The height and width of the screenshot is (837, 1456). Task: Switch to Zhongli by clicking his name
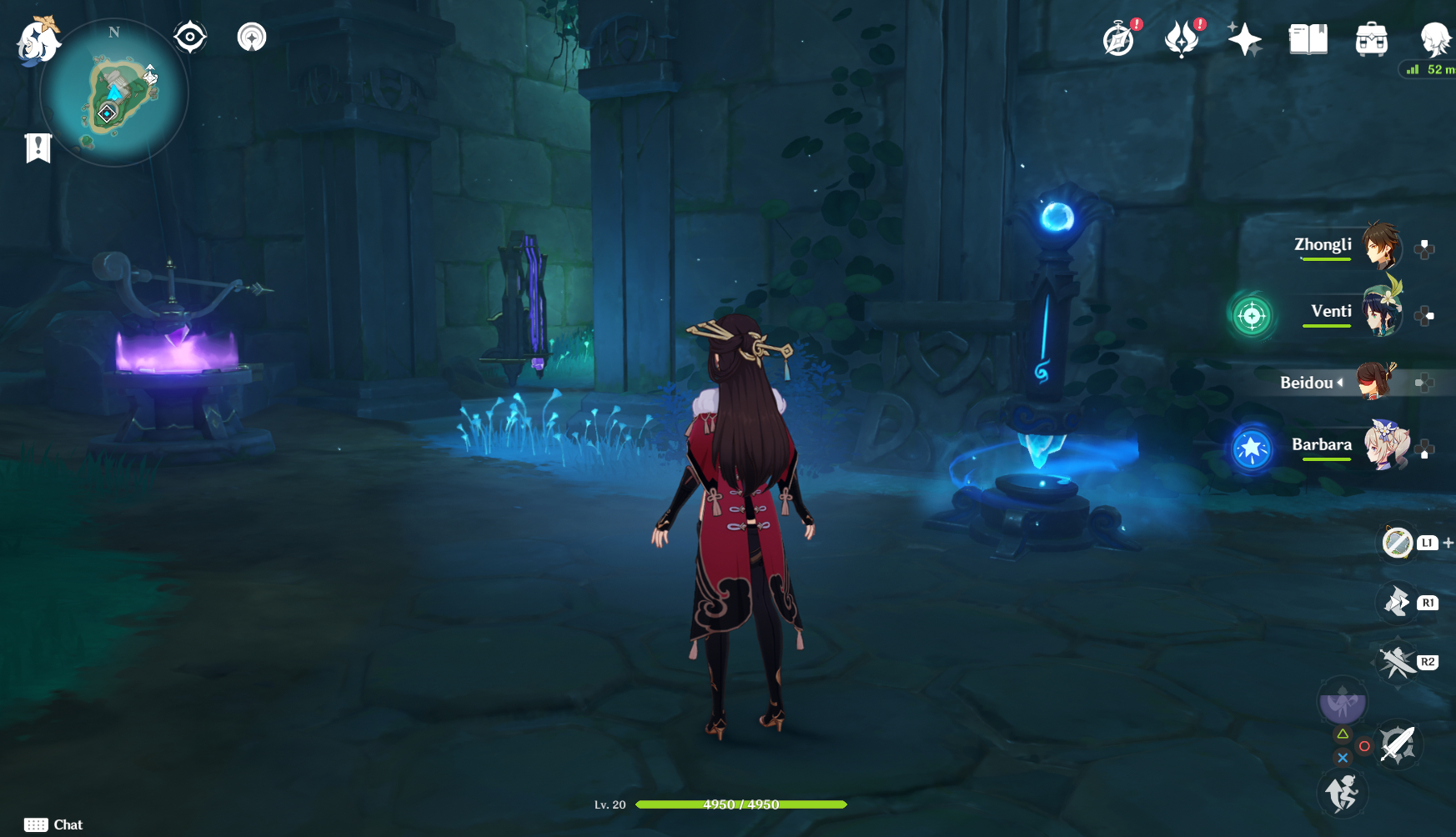pyautogui.click(x=1322, y=245)
